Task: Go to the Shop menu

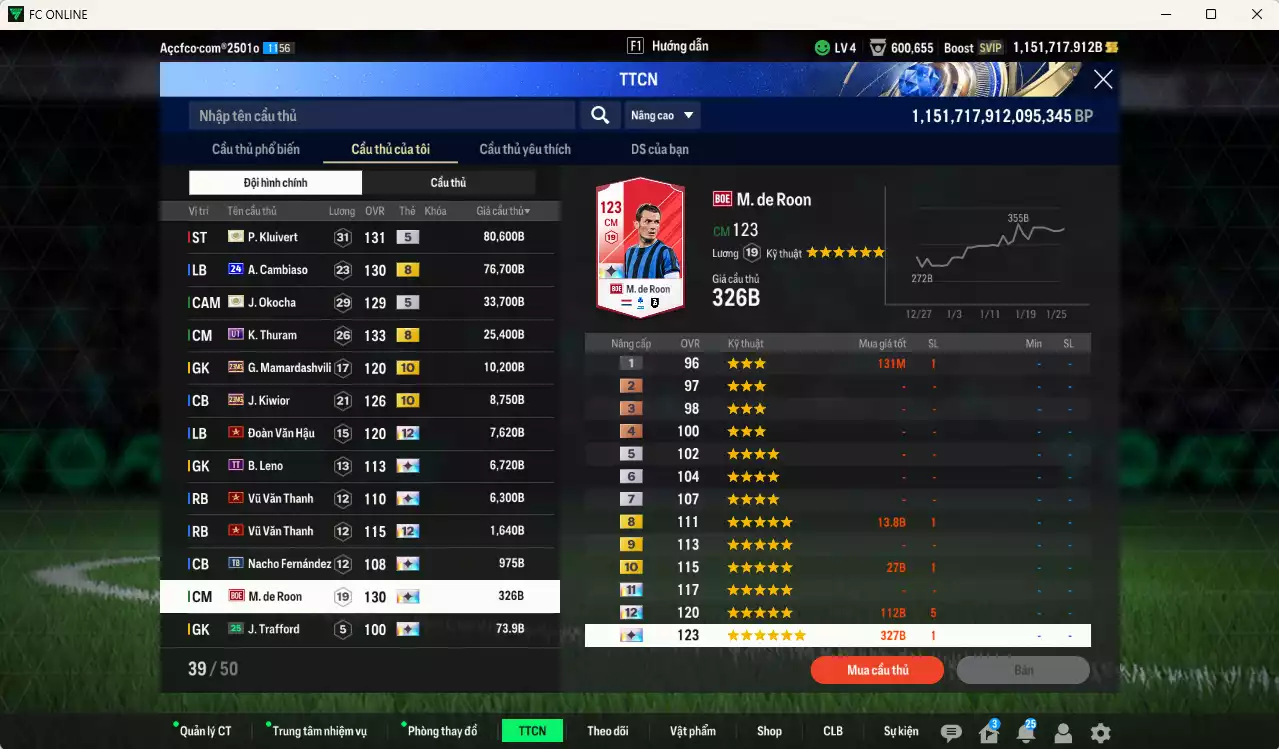Action: 769,731
